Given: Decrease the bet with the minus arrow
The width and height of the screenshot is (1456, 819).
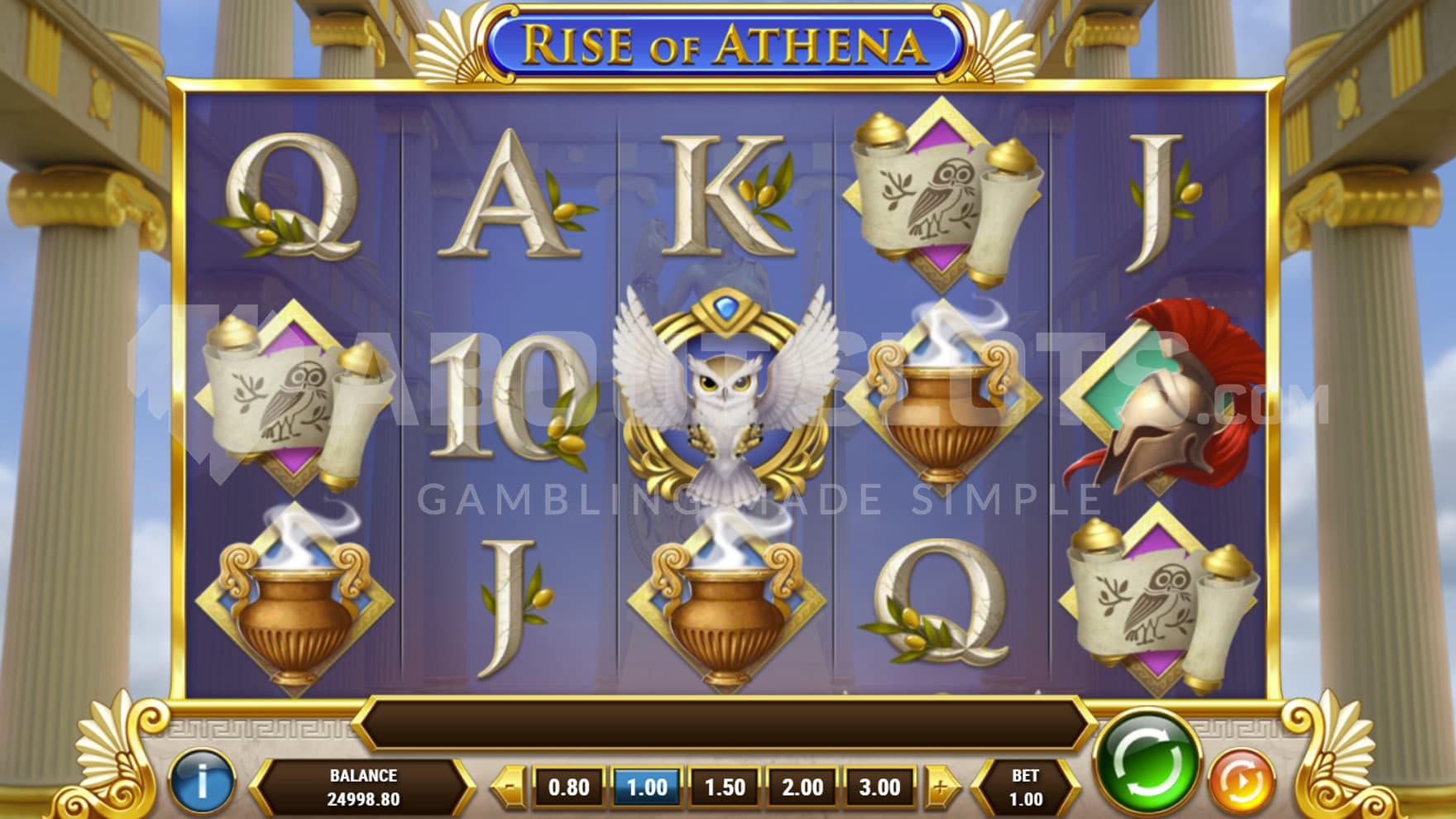Looking at the screenshot, I should pos(511,787).
